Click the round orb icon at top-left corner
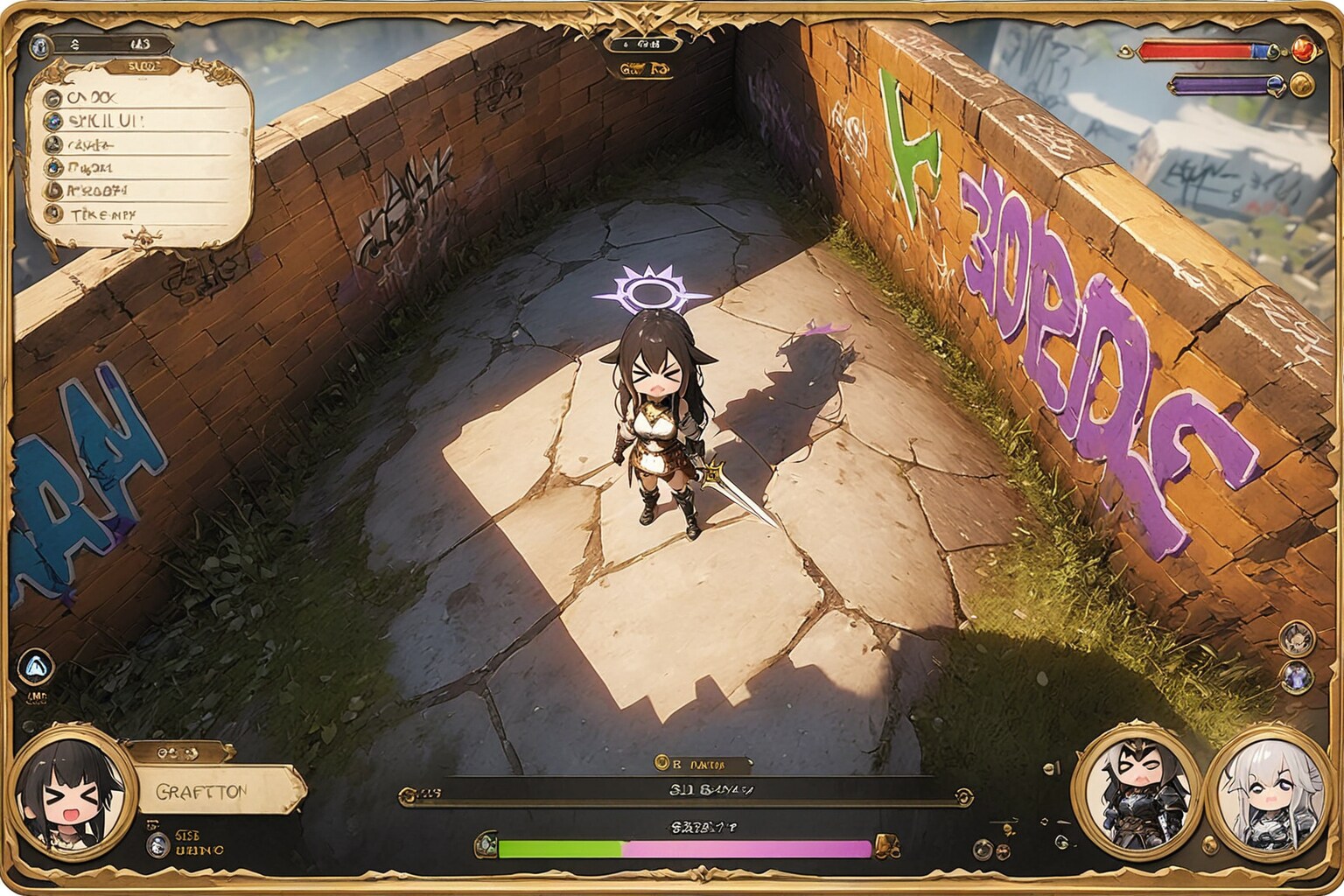The height and width of the screenshot is (896, 1344). point(38,45)
